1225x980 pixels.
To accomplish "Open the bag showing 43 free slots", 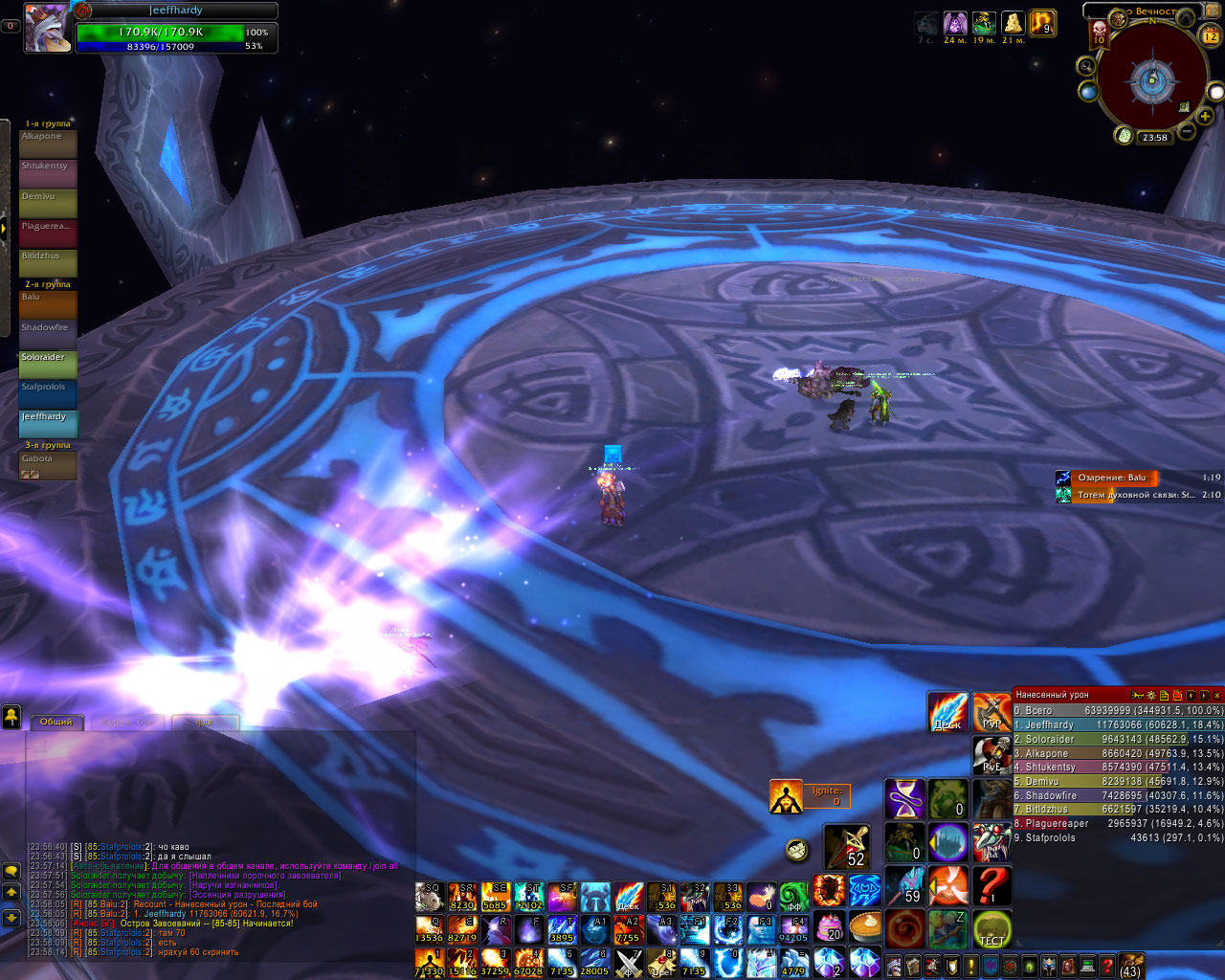I will [x=1130, y=966].
